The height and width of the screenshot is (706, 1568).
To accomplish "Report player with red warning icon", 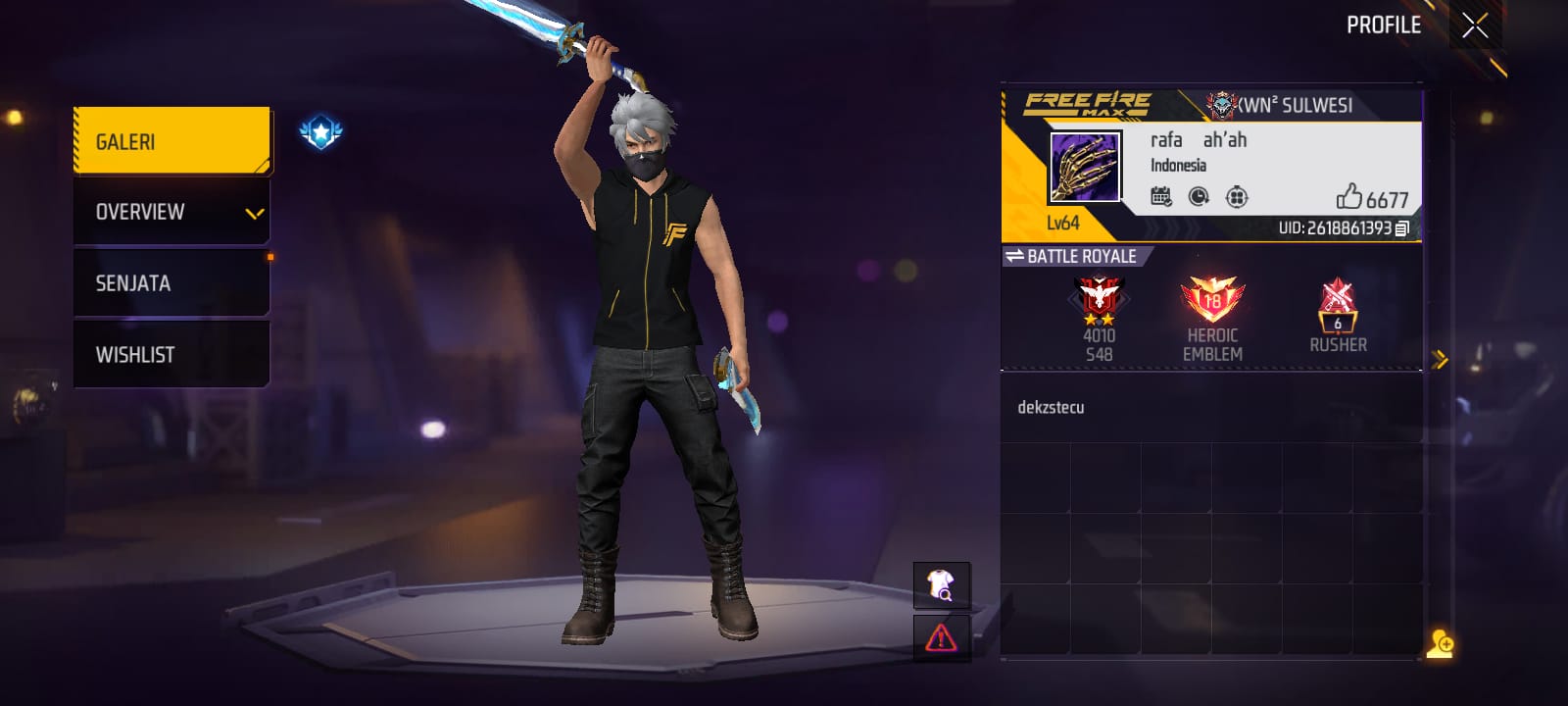I will click(x=941, y=638).
